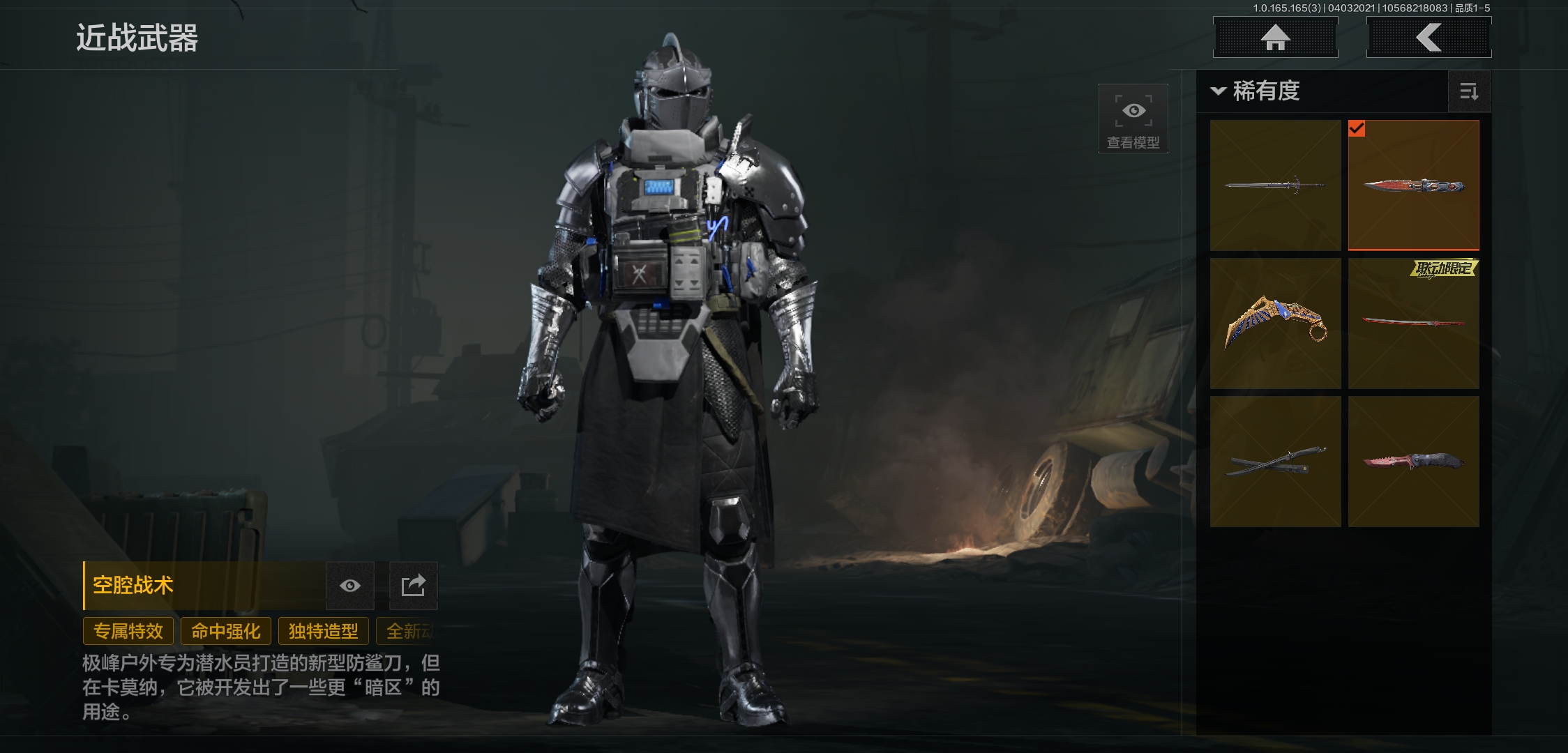Viewport: 1568px width, 753px height.
Task: Show the 命中强化 tag details
Action: point(226,632)
